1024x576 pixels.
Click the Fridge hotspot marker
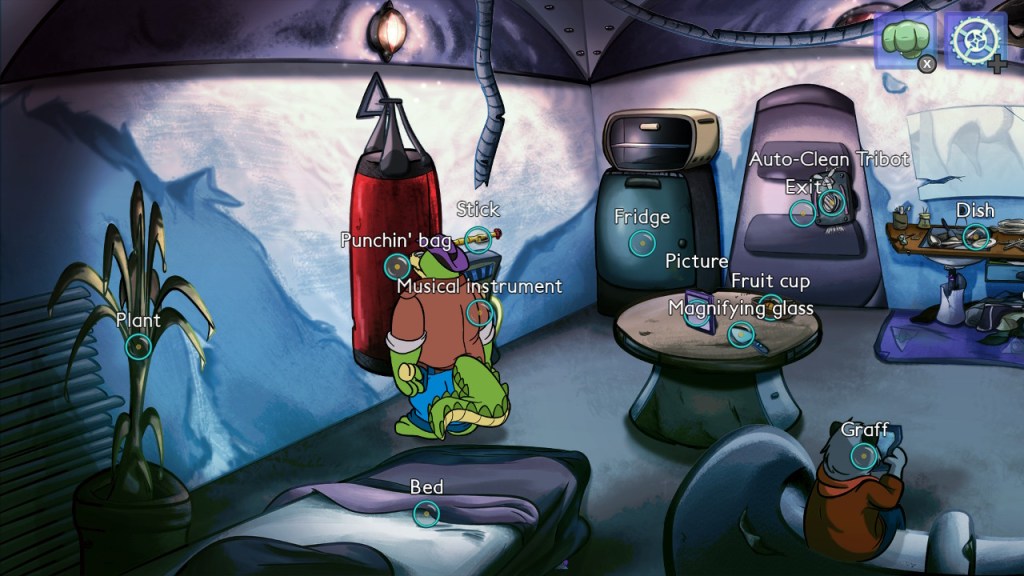pos(641,243)
